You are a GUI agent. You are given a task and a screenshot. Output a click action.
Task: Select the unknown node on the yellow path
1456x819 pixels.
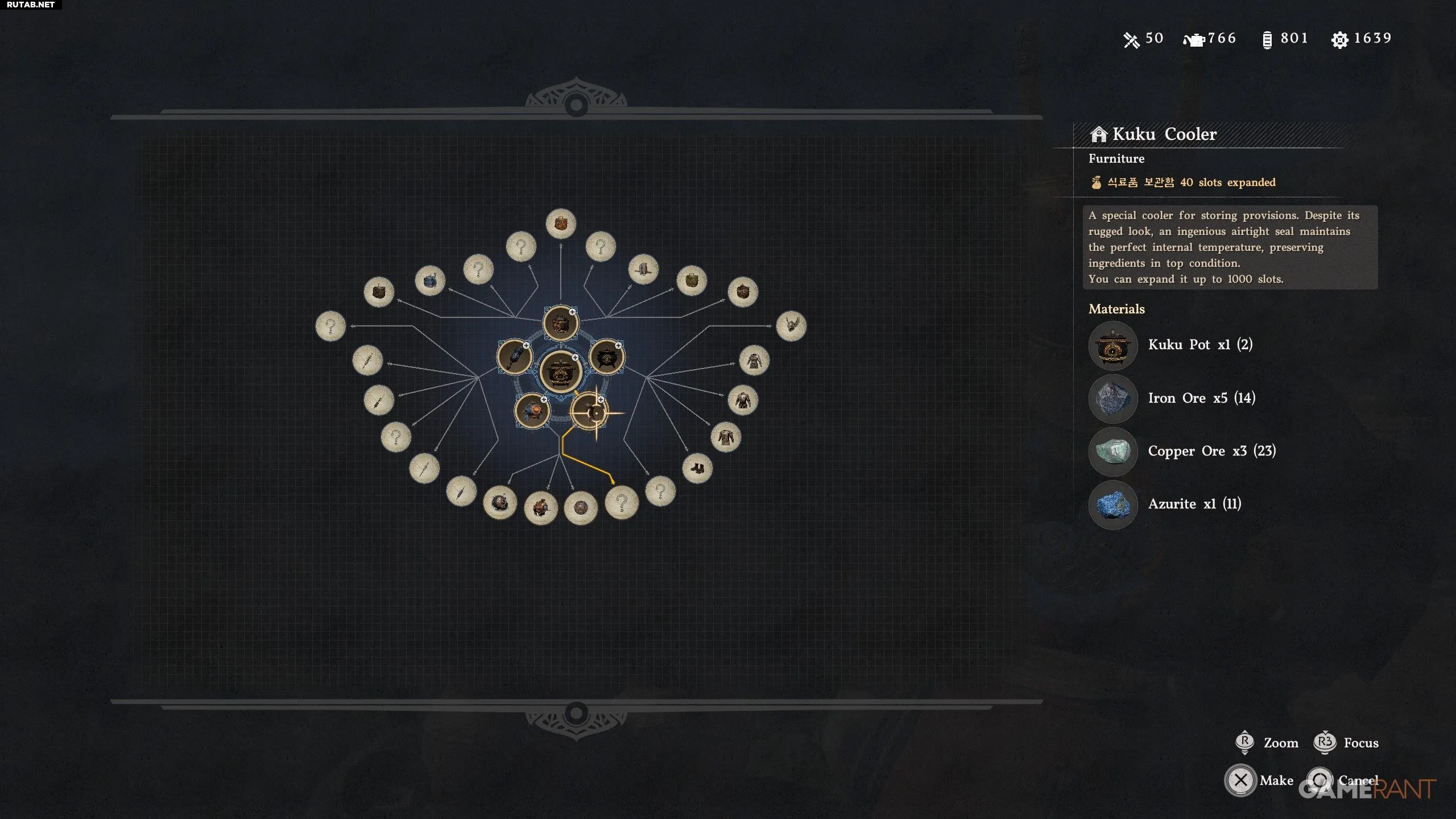[x=621, y=502]
